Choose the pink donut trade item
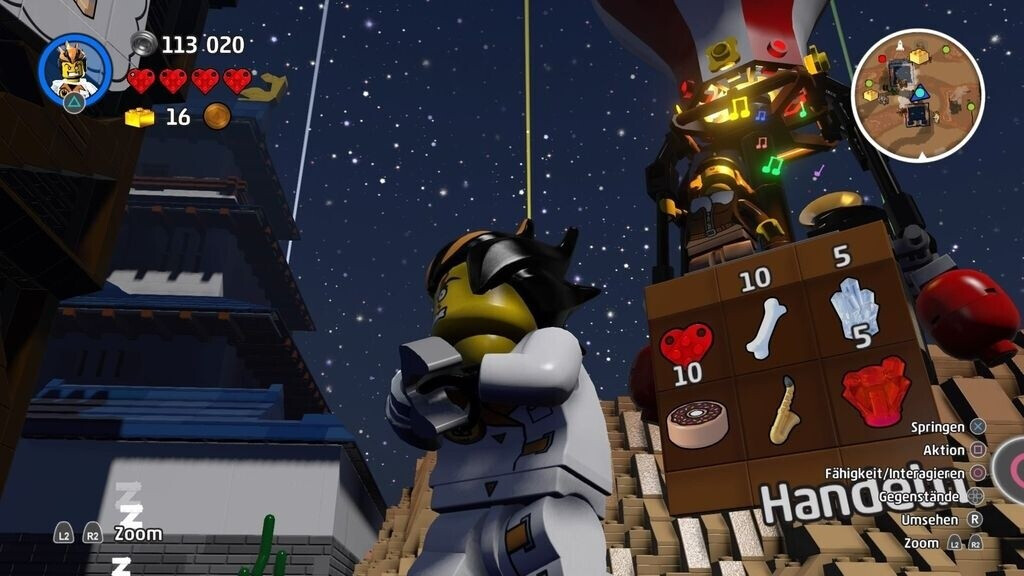This screenshot has width=1024, height=576. click(x=697, y=422)
